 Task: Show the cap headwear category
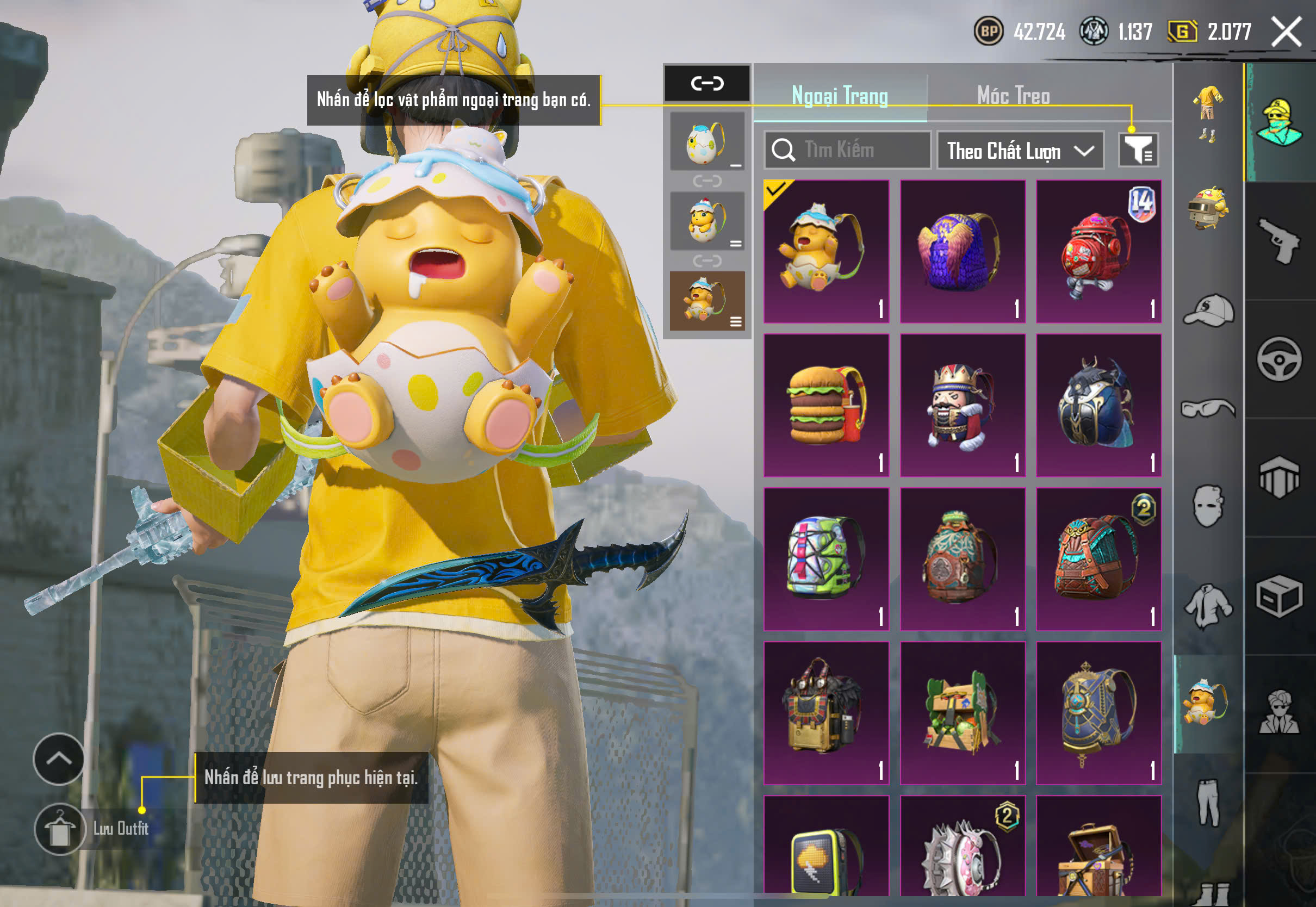1209,310
